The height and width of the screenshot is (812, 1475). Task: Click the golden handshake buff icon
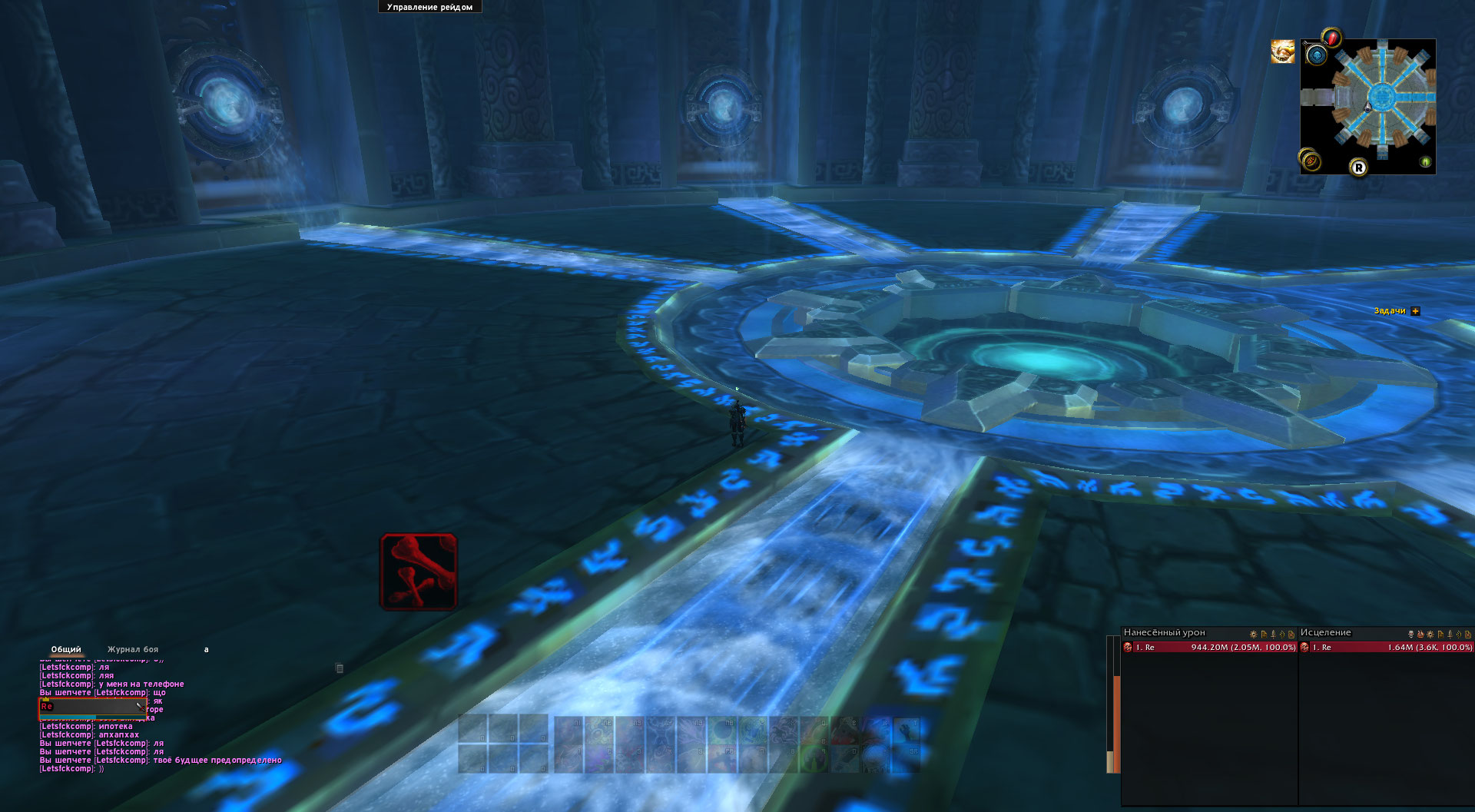click(x=1282, y=52)
